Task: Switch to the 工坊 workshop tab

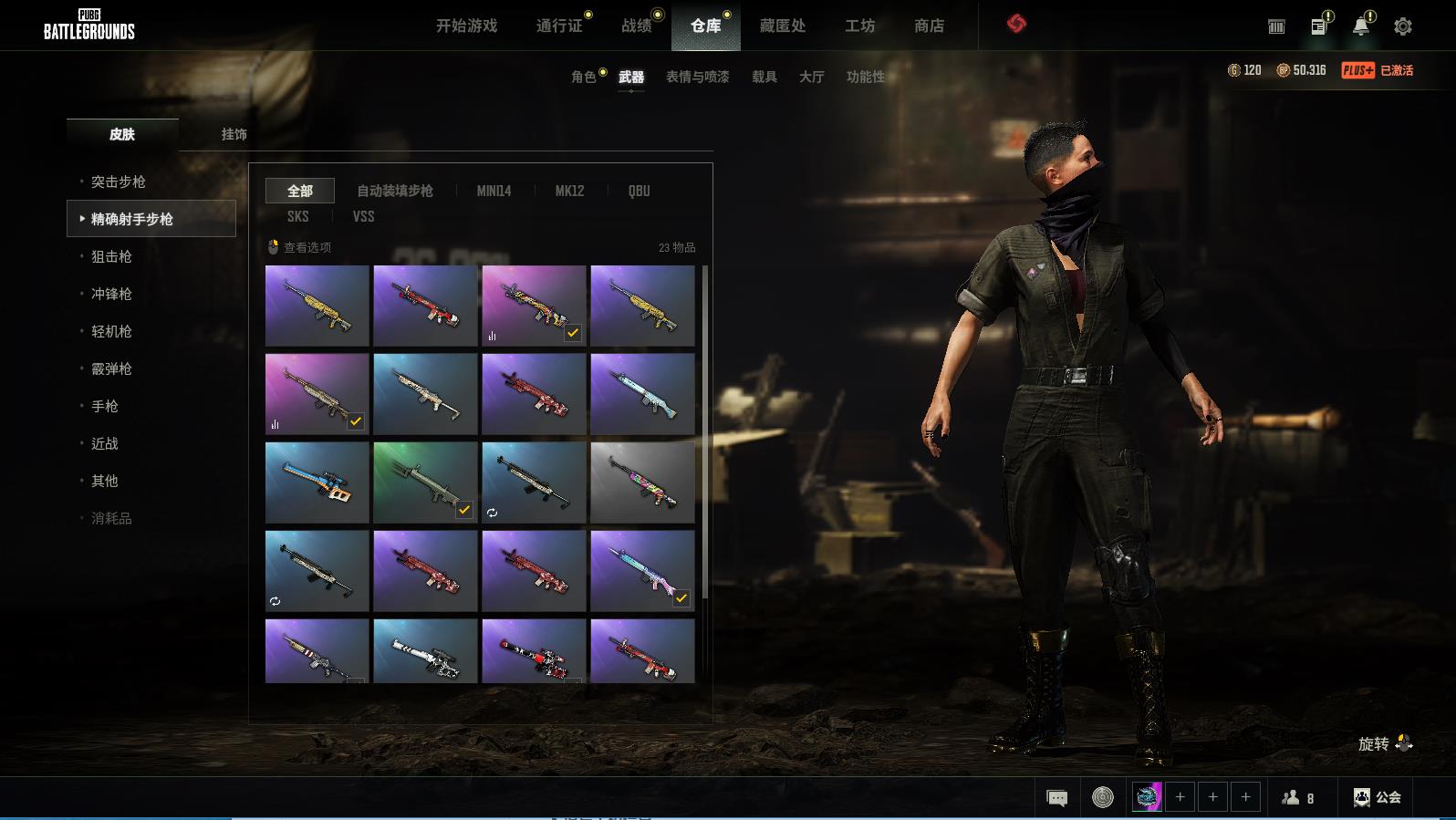Action: pos(859,26)
